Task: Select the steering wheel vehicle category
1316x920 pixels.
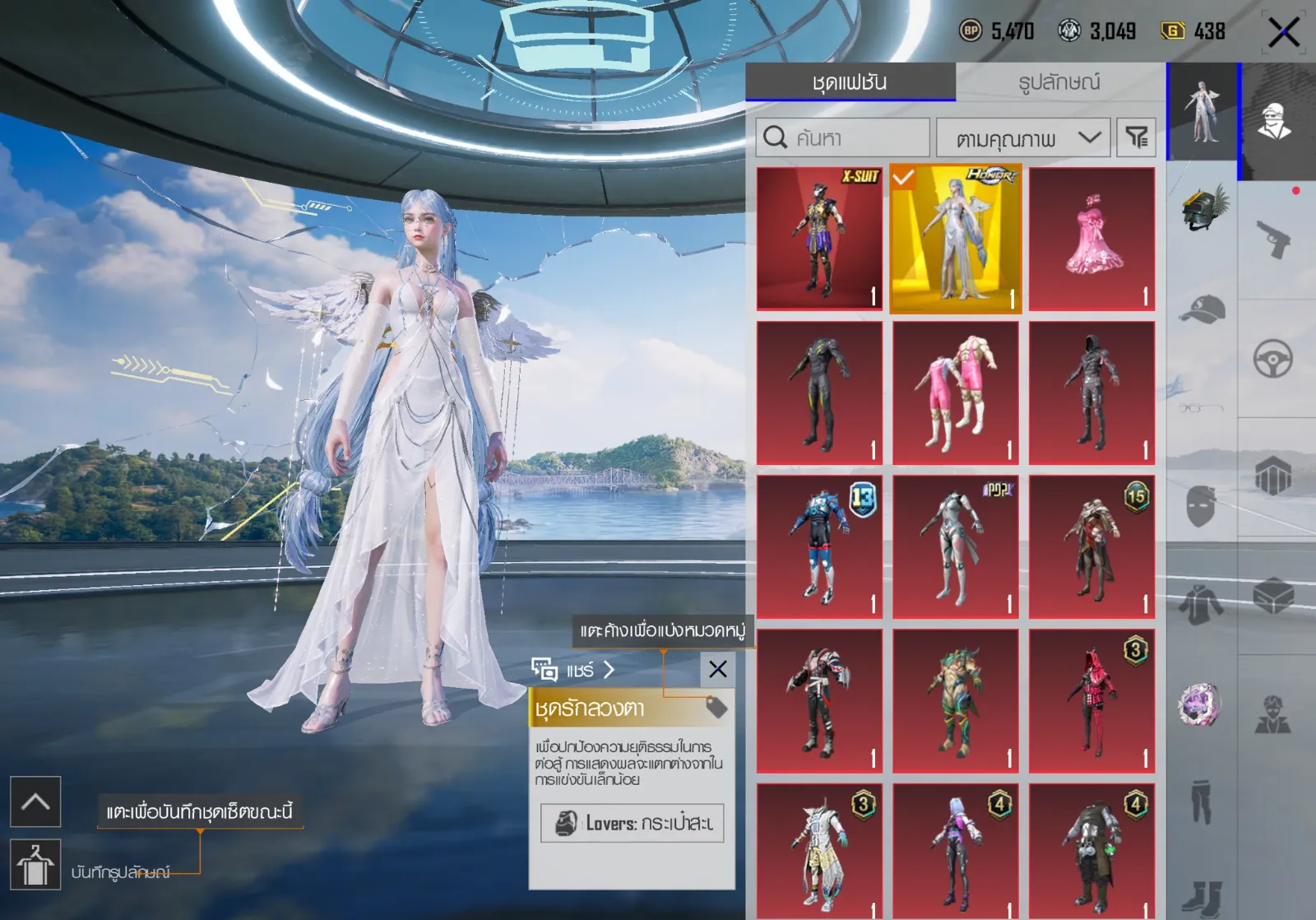Action: (1273, 359)
